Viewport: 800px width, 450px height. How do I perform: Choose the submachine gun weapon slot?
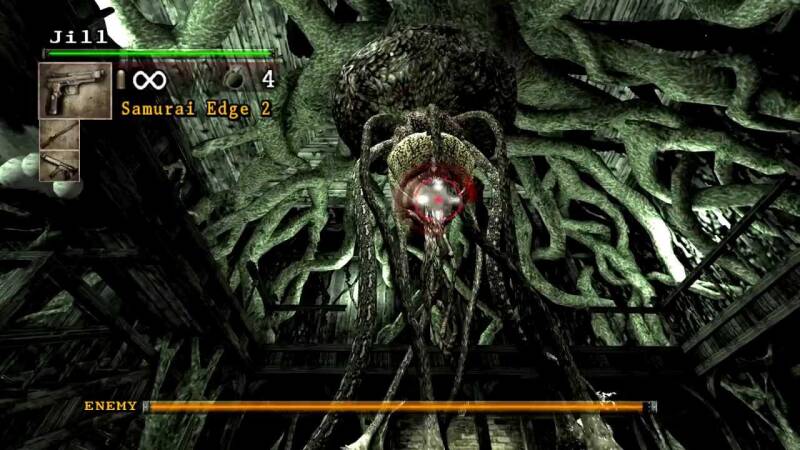click(58, 165)
